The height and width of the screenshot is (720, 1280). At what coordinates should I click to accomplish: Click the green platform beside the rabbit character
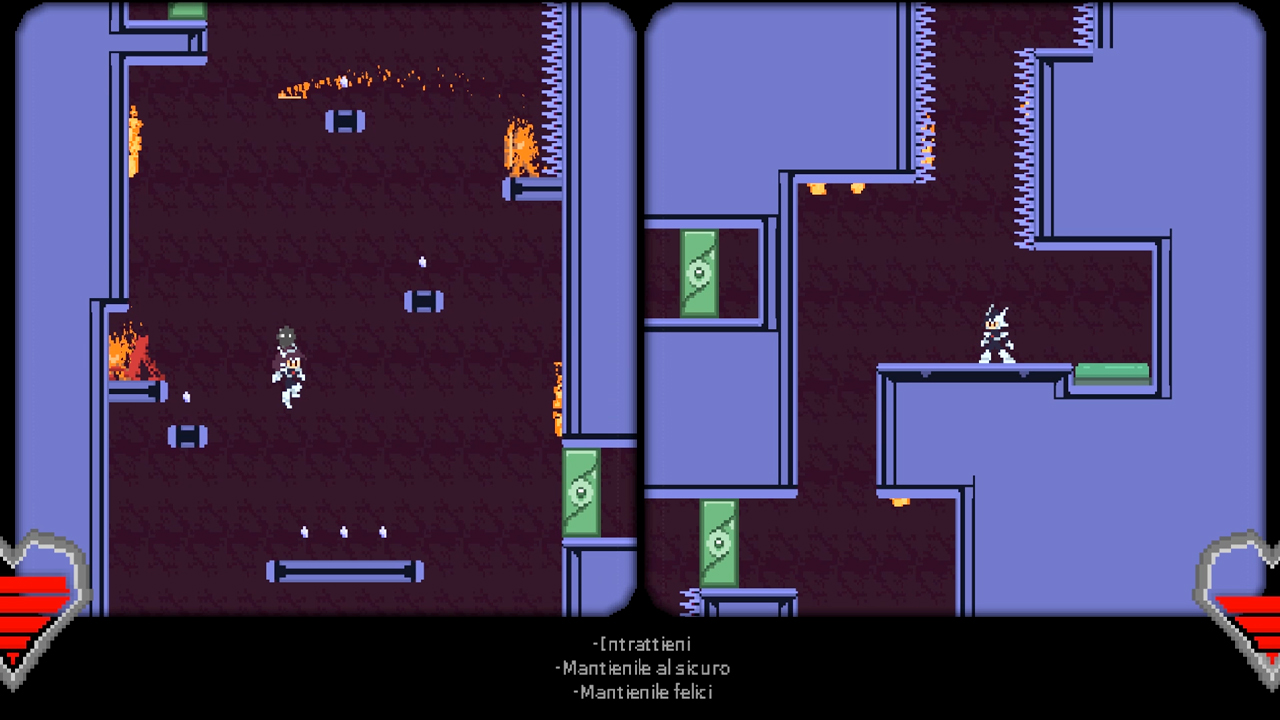coord(1110,372)
